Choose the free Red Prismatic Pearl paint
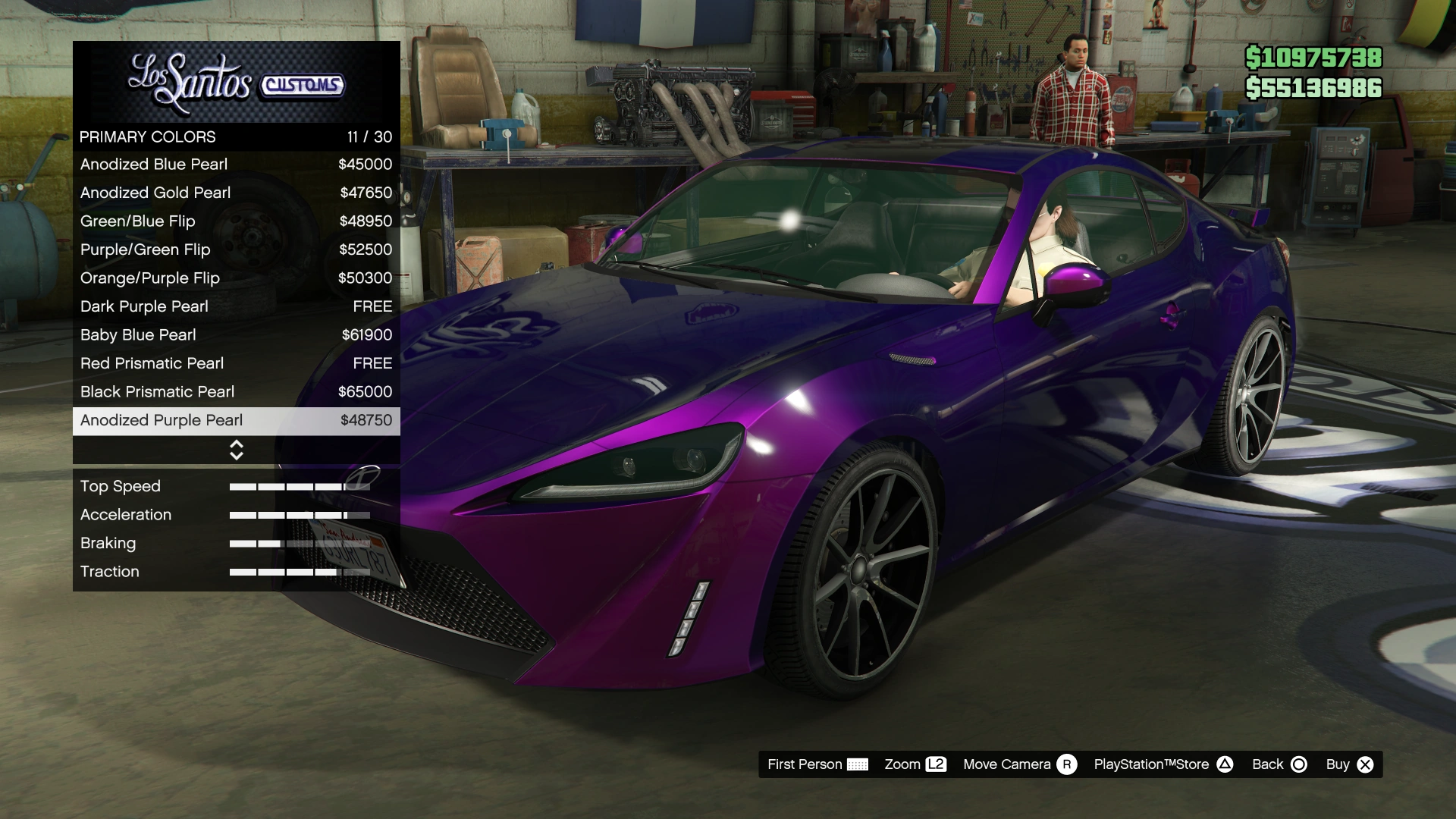Screen dimensions: 1456x819 (x=236, y=363)
